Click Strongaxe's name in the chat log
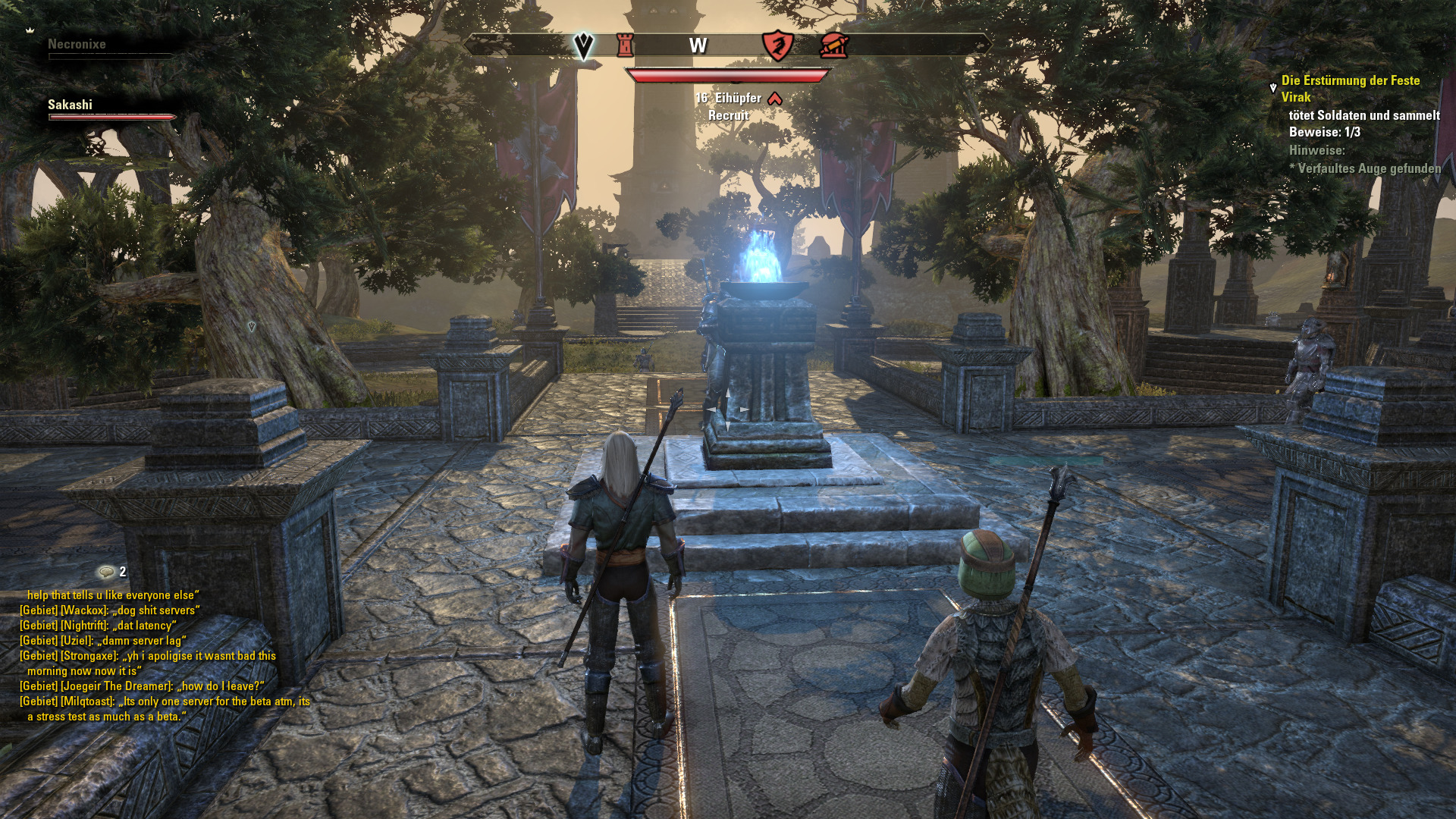 (x=89, y=656)
